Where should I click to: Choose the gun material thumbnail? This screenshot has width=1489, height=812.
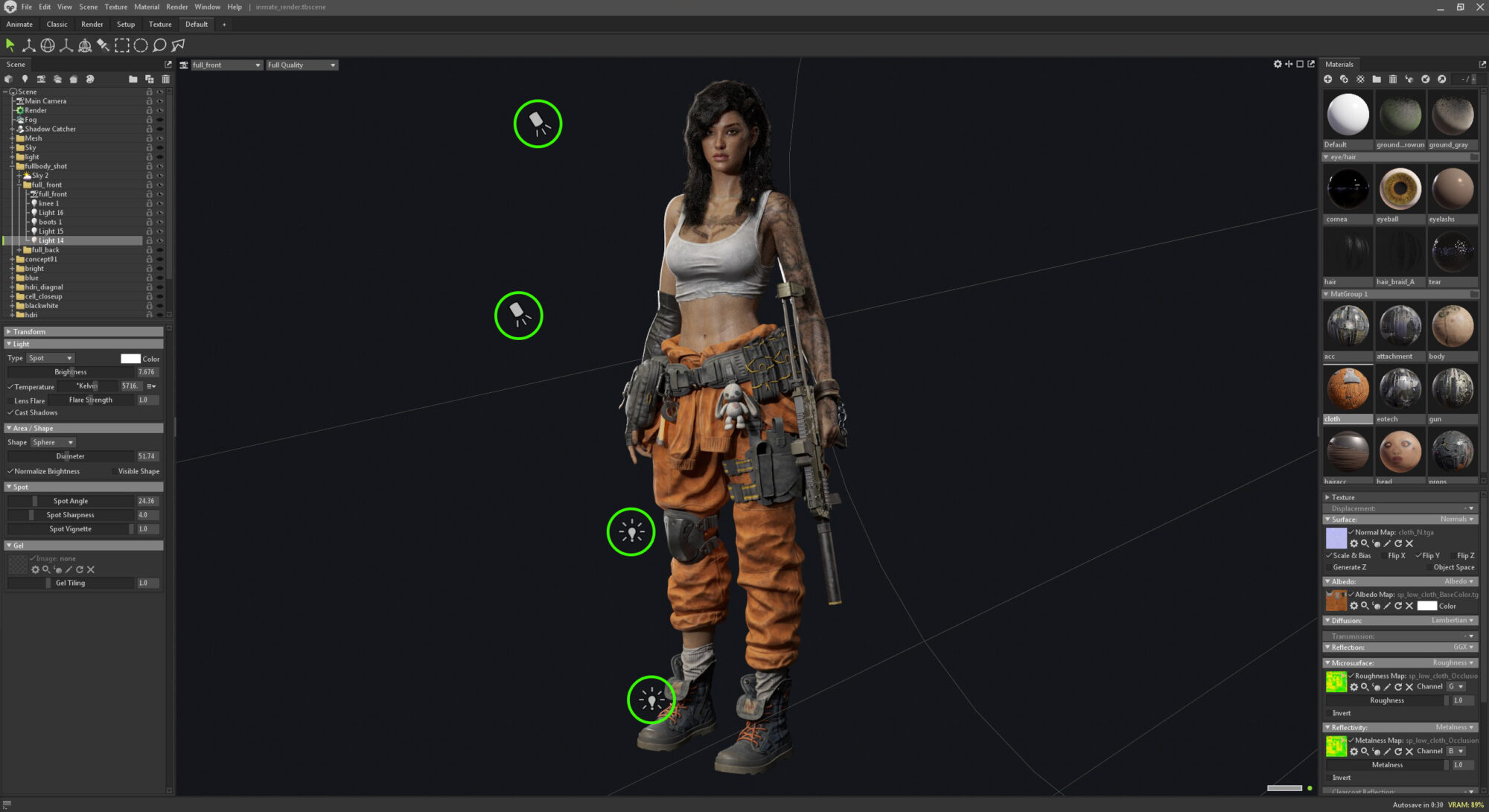1452,389
